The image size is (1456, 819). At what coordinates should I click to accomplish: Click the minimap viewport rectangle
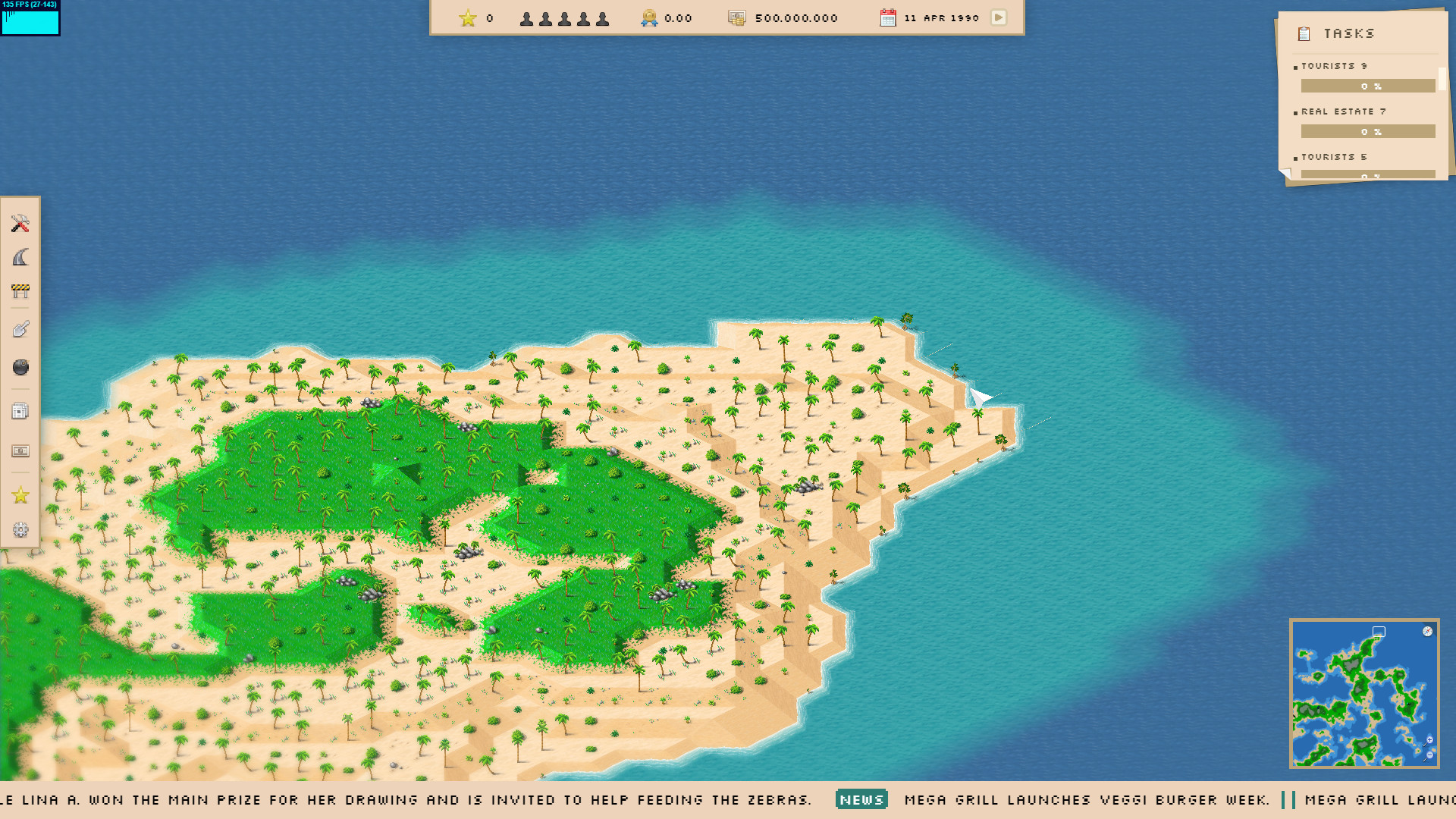pos(1377,630)
